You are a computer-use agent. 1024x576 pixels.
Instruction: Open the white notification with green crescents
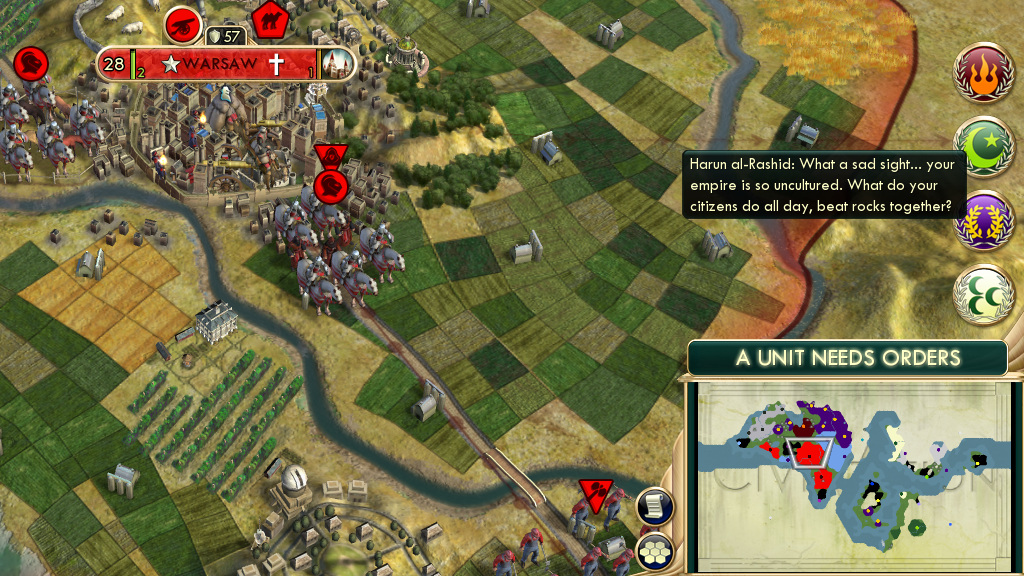click(x=985, y=295)
